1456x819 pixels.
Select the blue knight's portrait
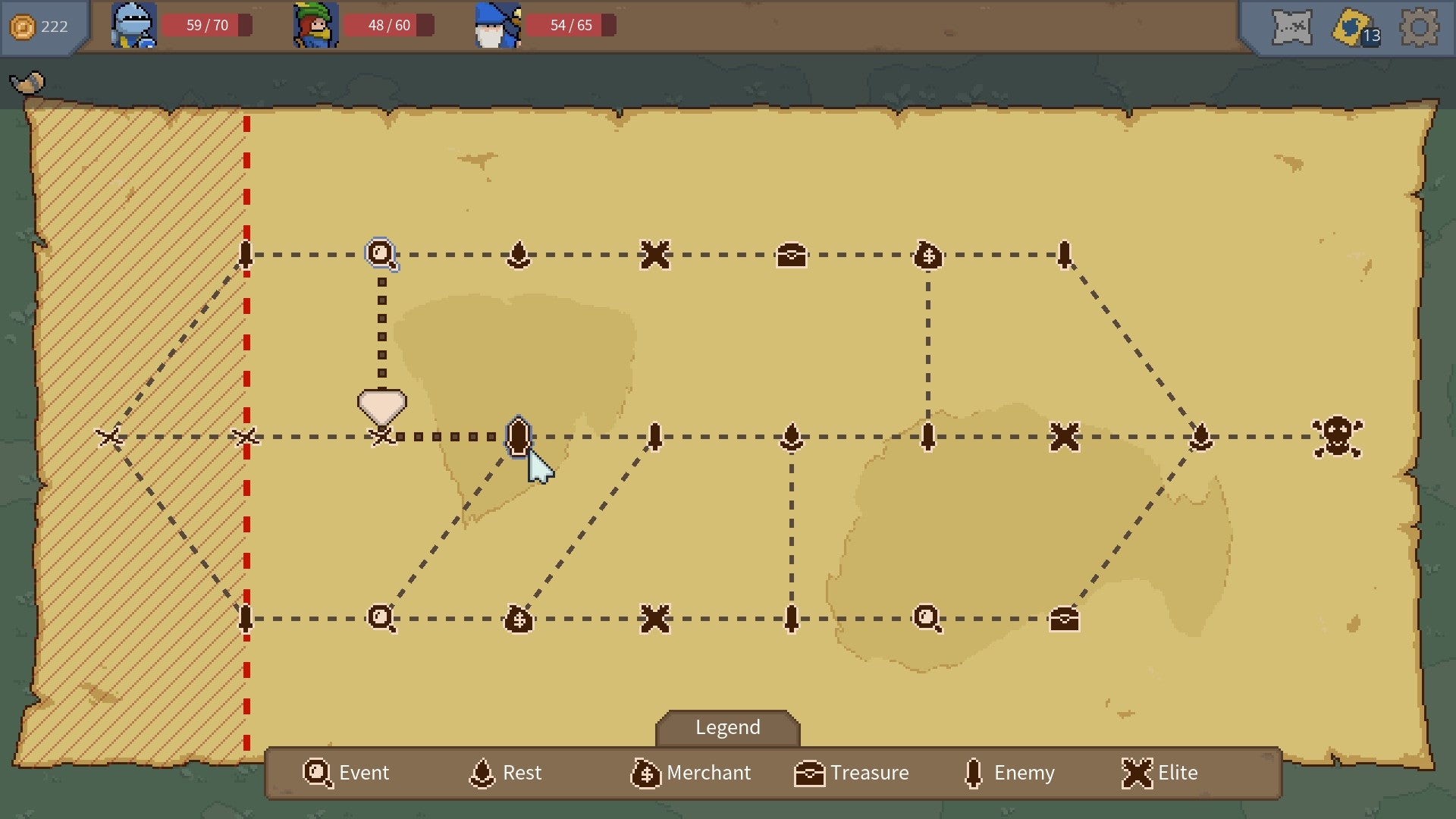(133, 26)
